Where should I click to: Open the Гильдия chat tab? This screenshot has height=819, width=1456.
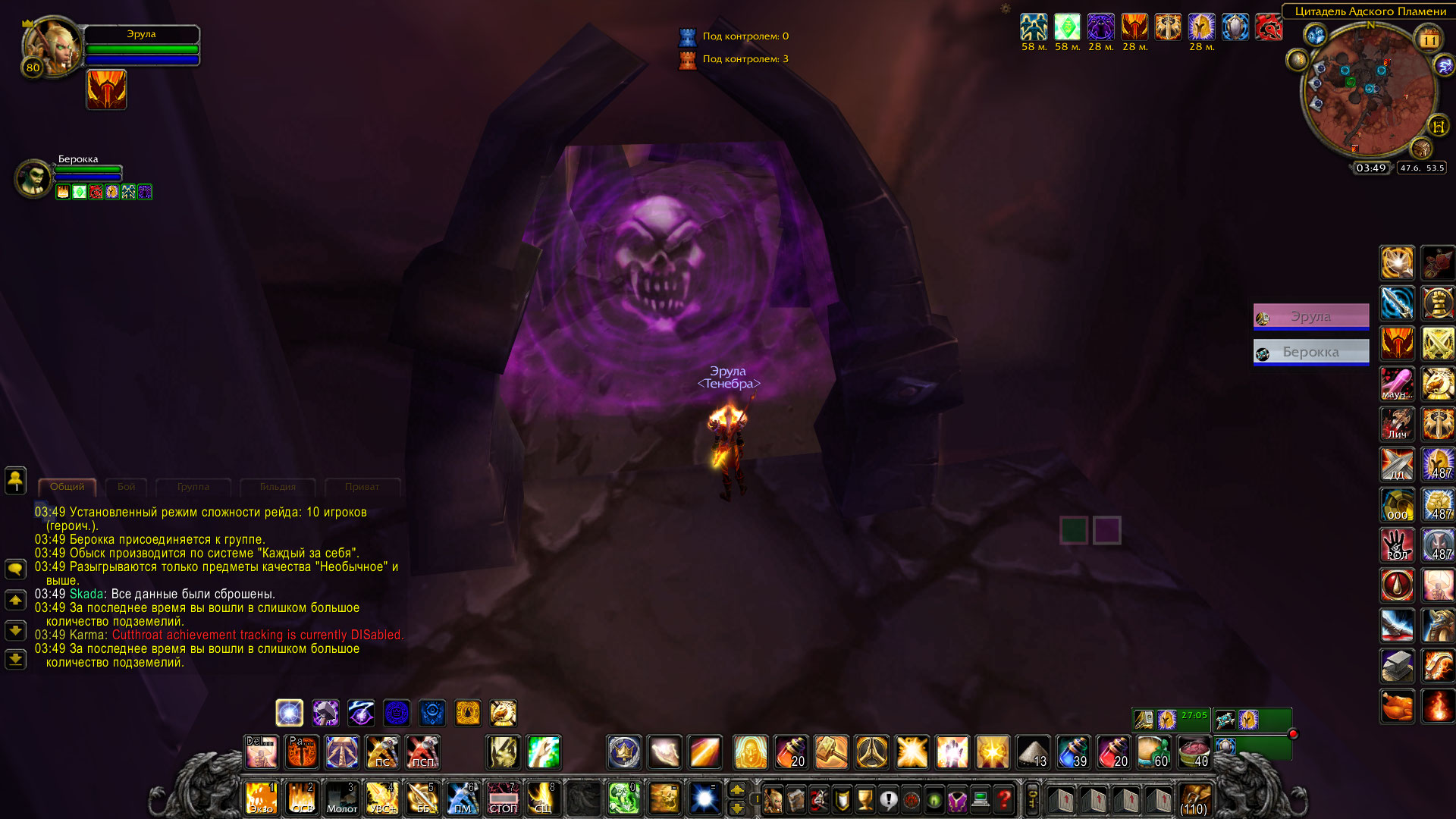(278, 487)
